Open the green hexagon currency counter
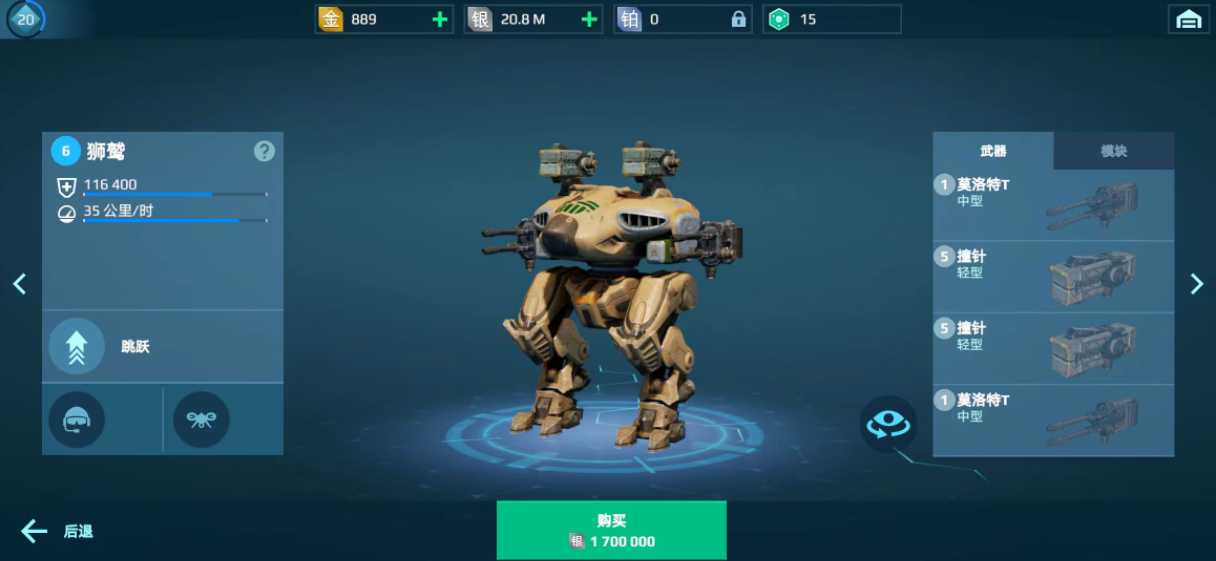 pyautogui.click(x=831, y=19)
